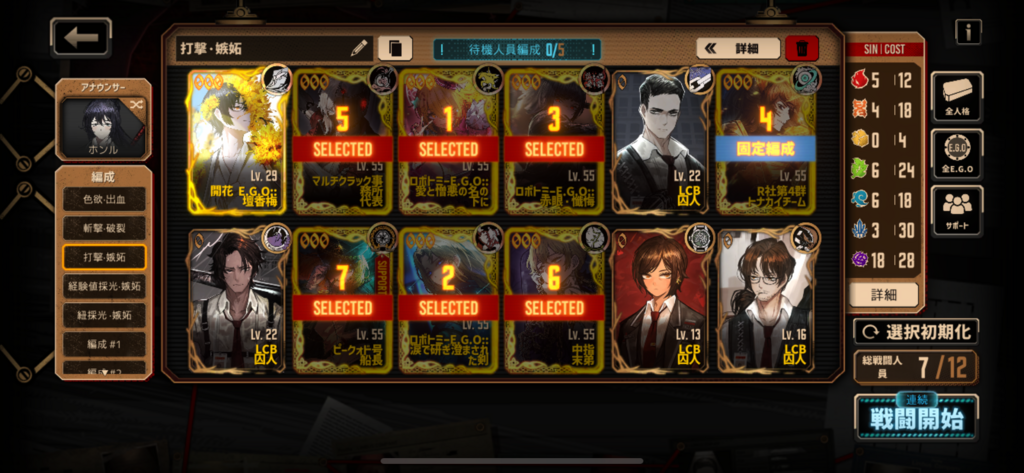
Task: Go back with the arrow button
Action: coord(81,38)
